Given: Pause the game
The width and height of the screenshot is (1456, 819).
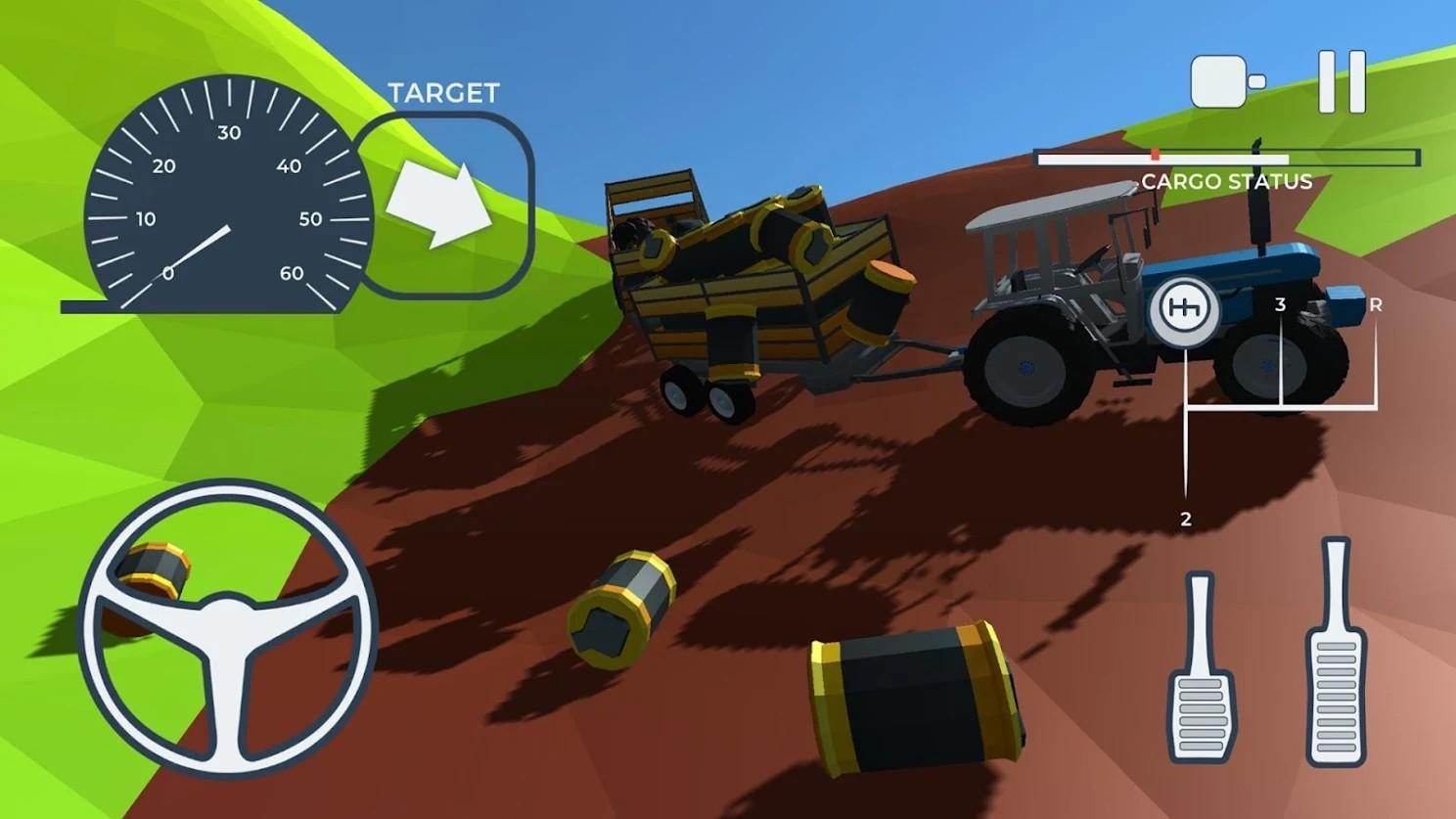Looking at the screenshot, I should click(1342, 83).
